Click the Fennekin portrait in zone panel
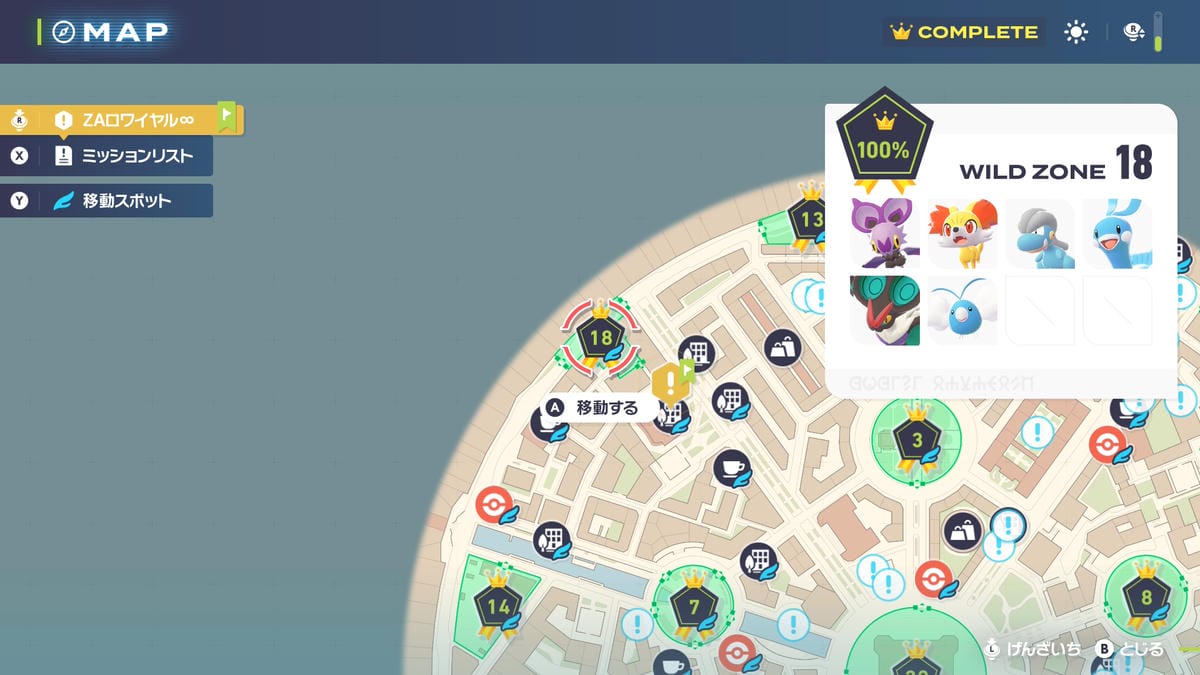The image size is (1200, 675). 962,233
